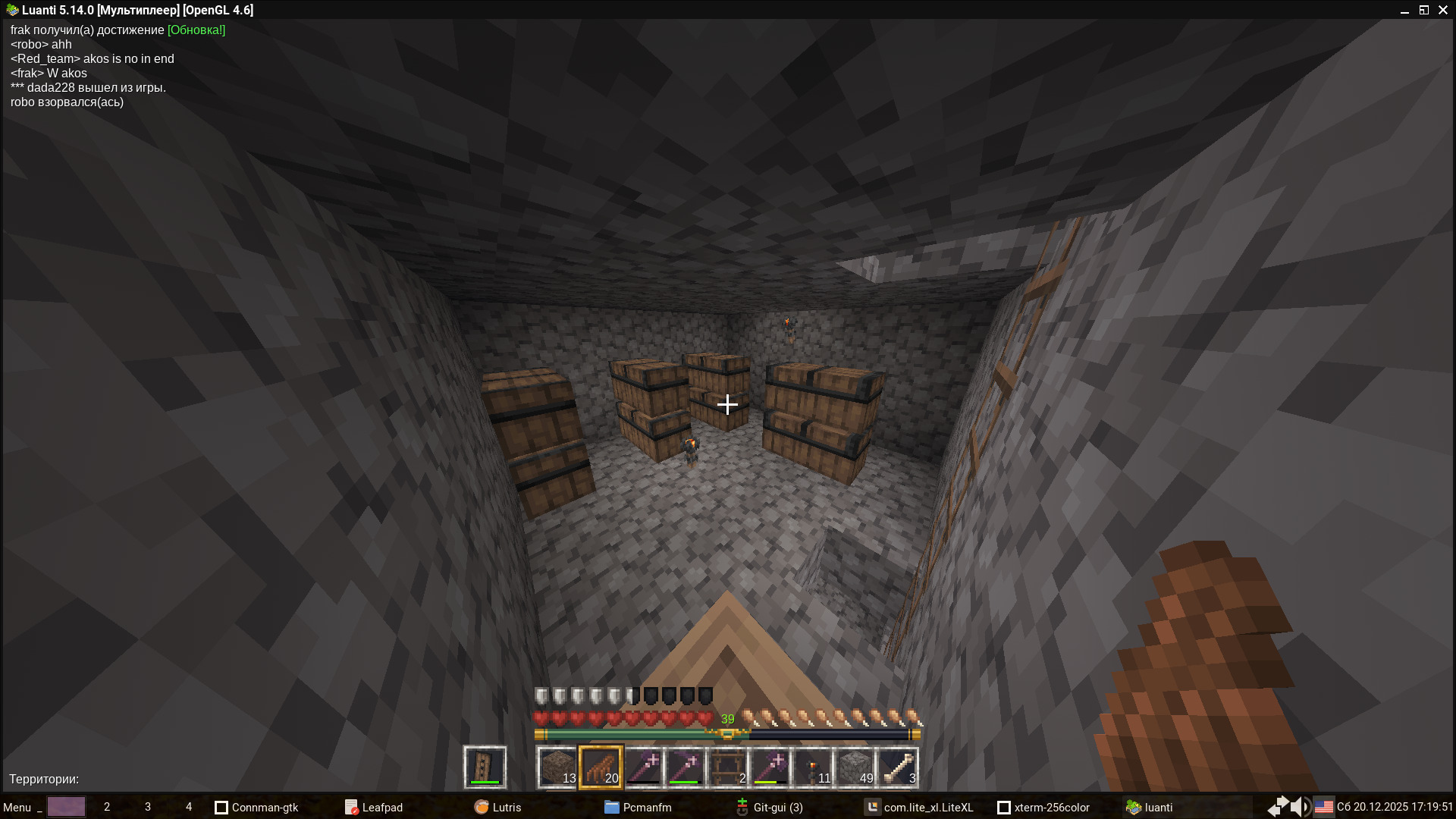
Task: Select the dirt block stack in hotbar
Action: [x=557, y=767]
